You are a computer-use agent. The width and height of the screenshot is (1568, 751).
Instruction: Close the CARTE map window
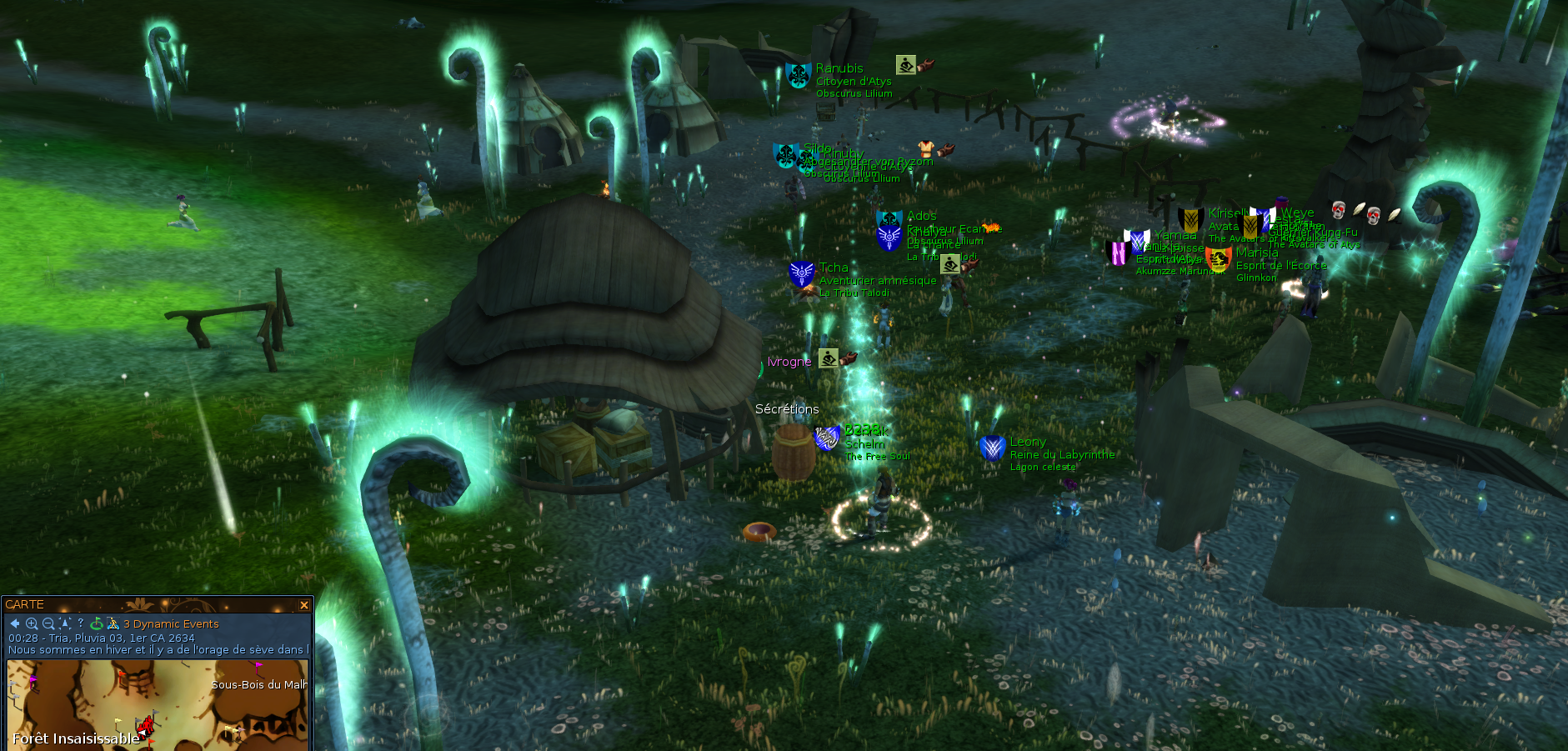(x=304, y=605)
